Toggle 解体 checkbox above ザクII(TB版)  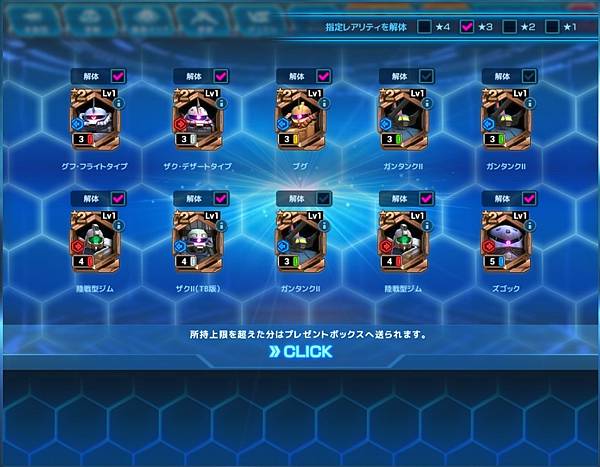point(221,198)
